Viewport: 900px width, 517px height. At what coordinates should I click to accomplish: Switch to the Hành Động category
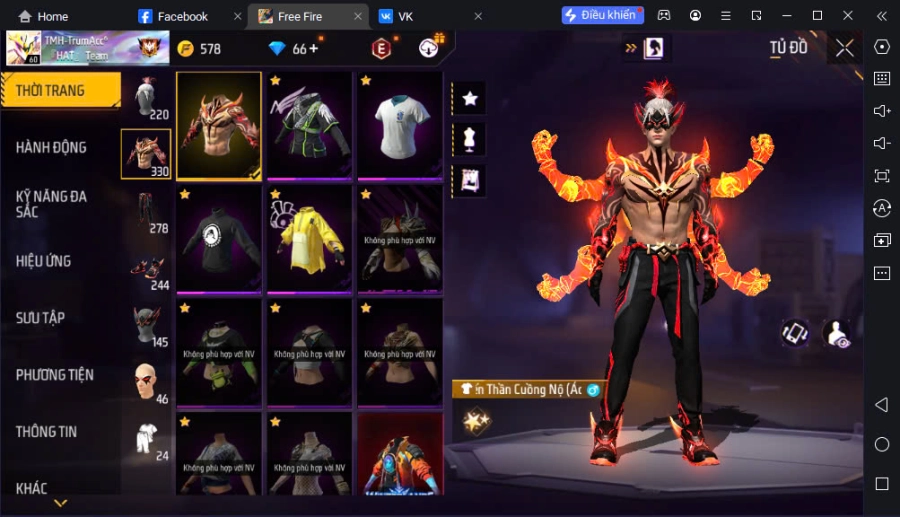(x=52, y=148)
